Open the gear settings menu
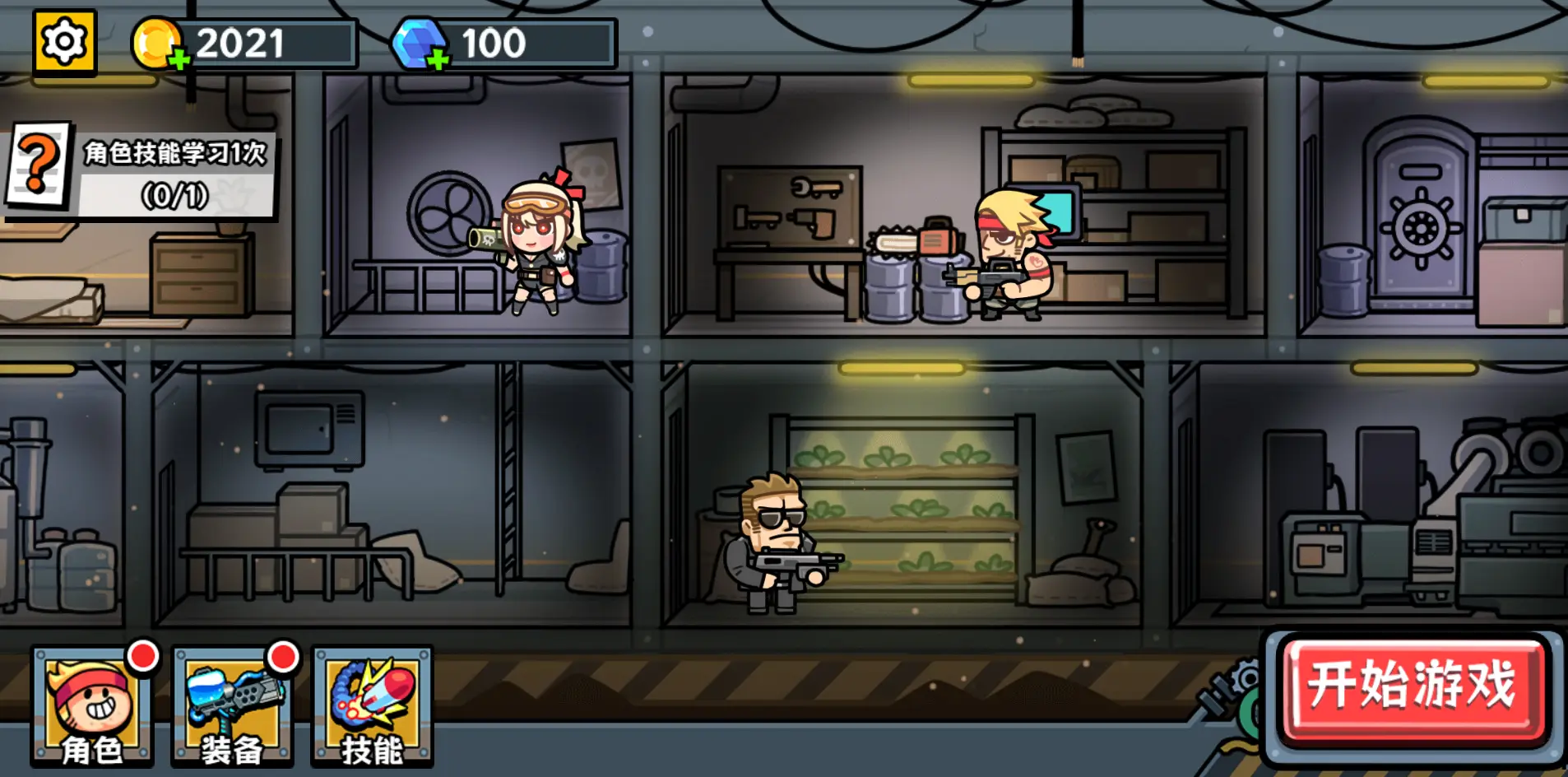The width and height of the screenshot is (1568, 777). tap(64, 41)
